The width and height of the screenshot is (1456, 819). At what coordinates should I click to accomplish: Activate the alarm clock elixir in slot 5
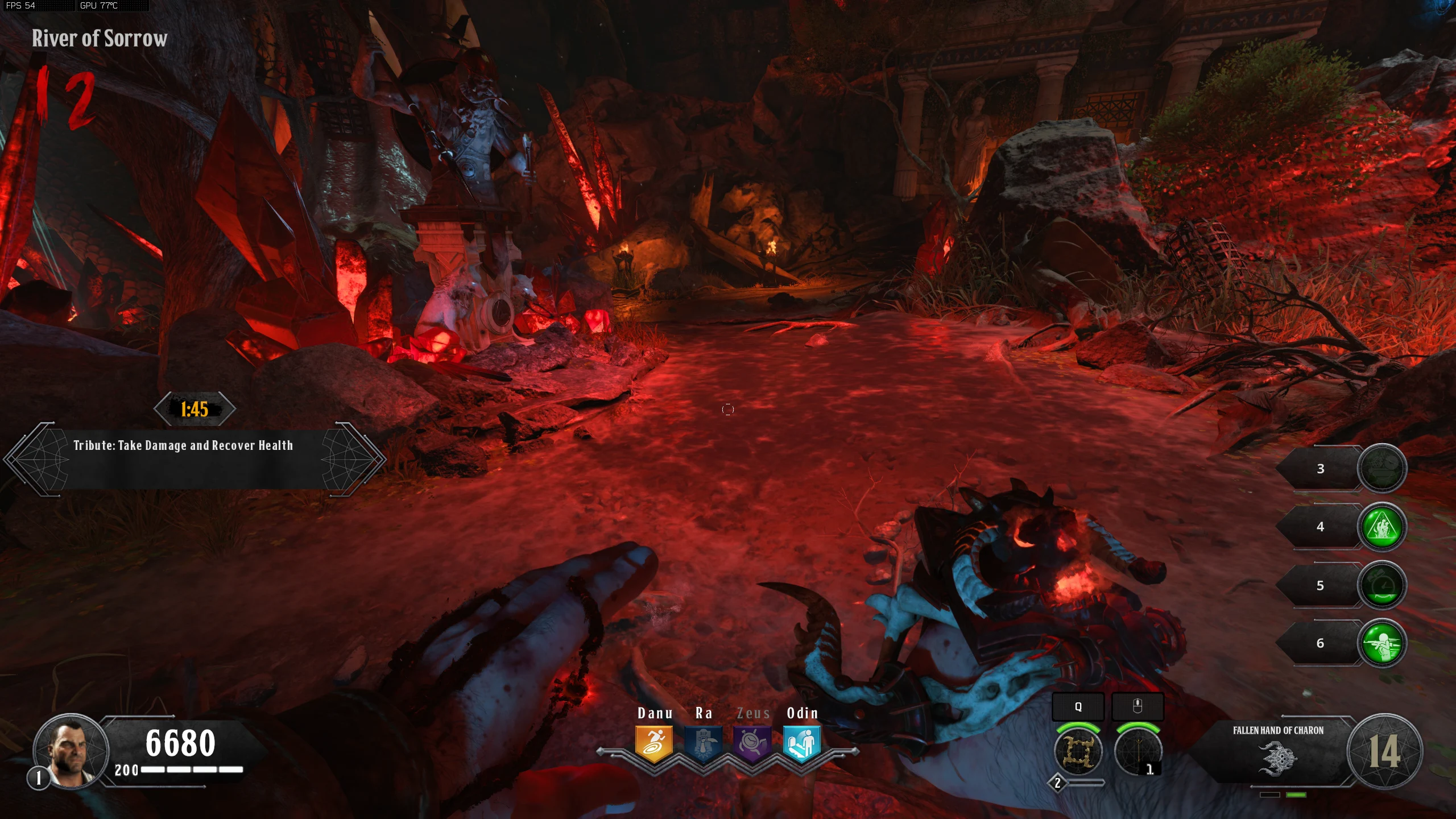[1381, 585]
